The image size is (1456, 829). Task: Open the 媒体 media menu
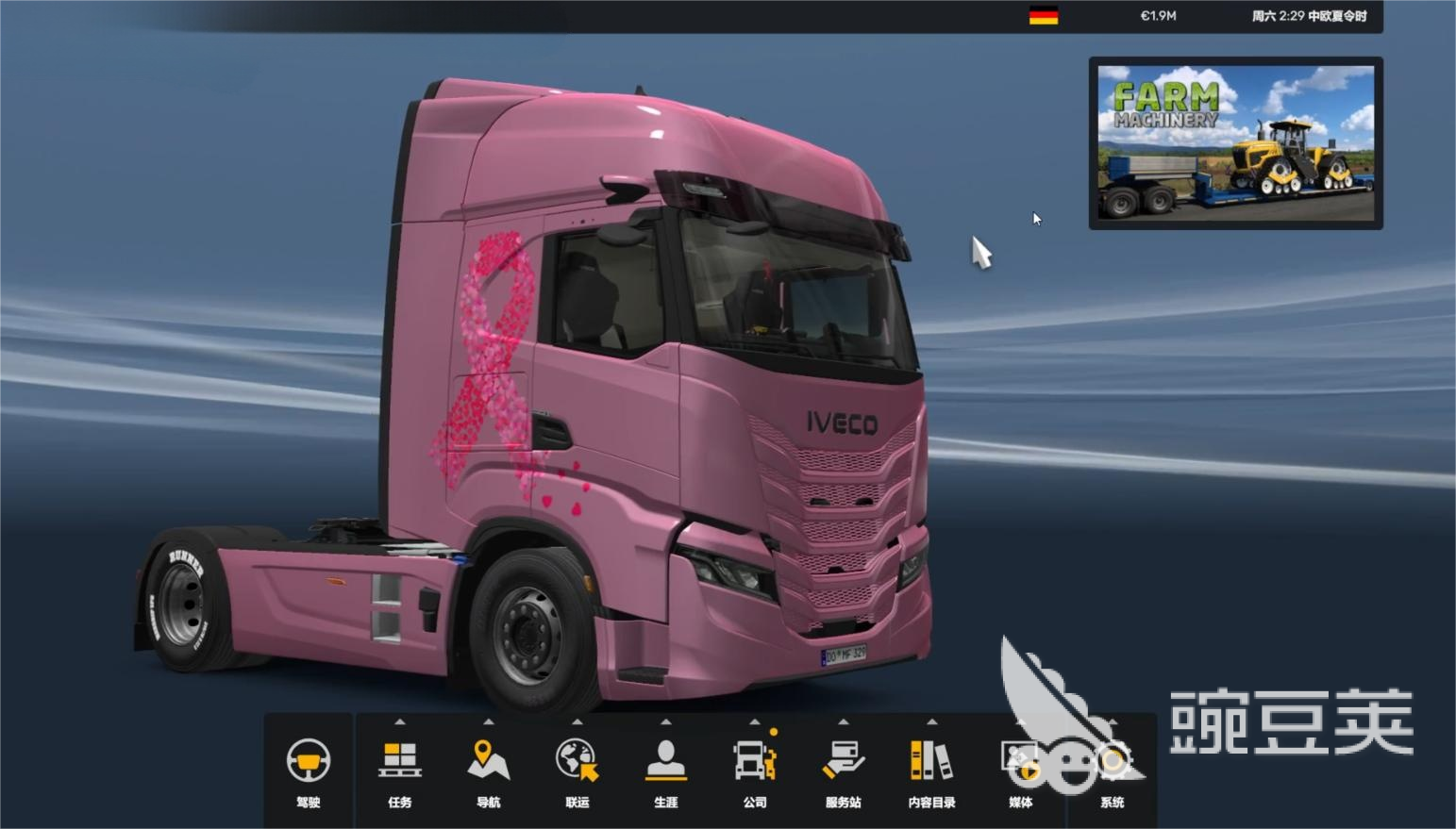1021,770
